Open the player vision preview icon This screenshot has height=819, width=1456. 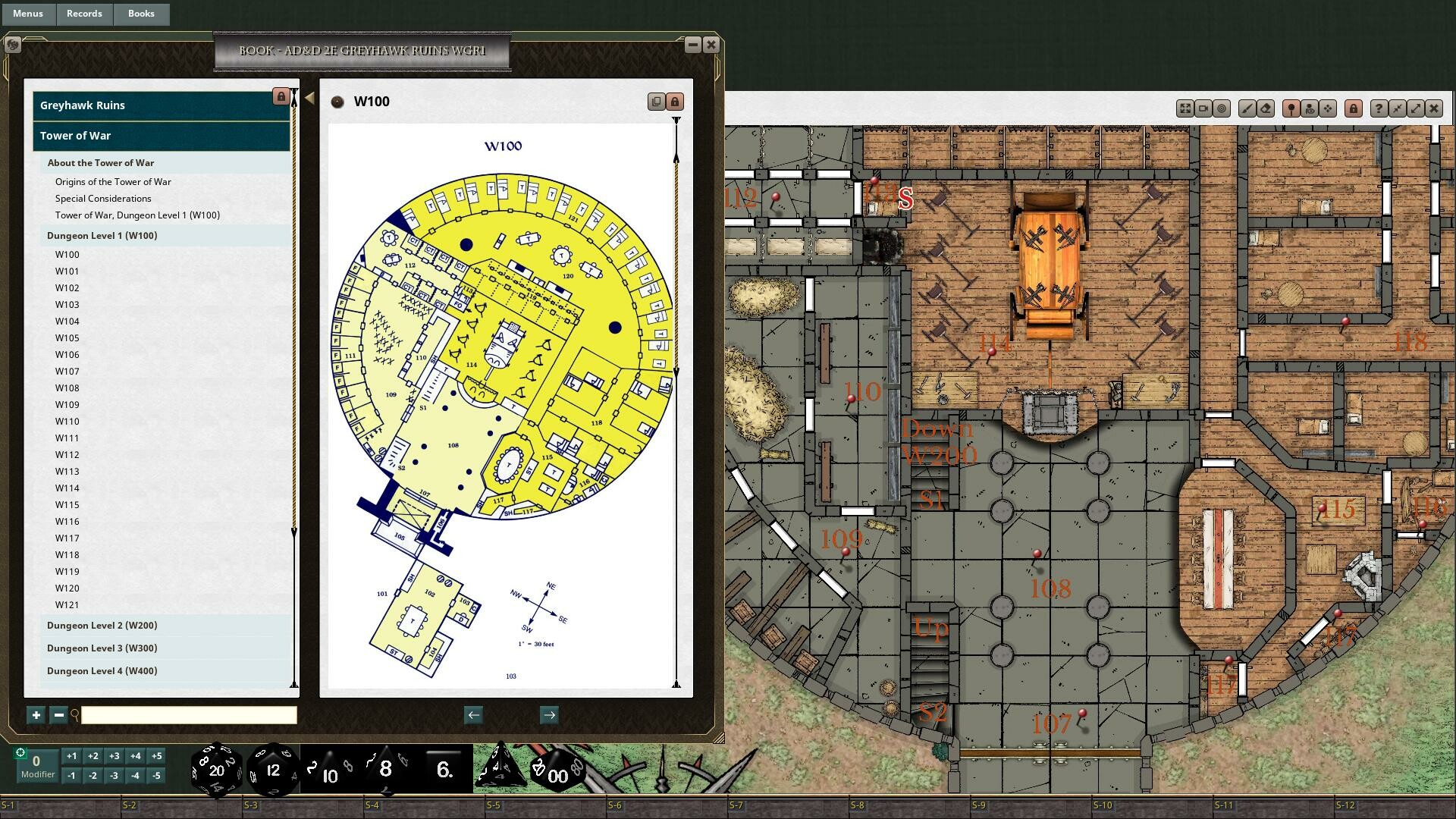[x=1310, y=108]
